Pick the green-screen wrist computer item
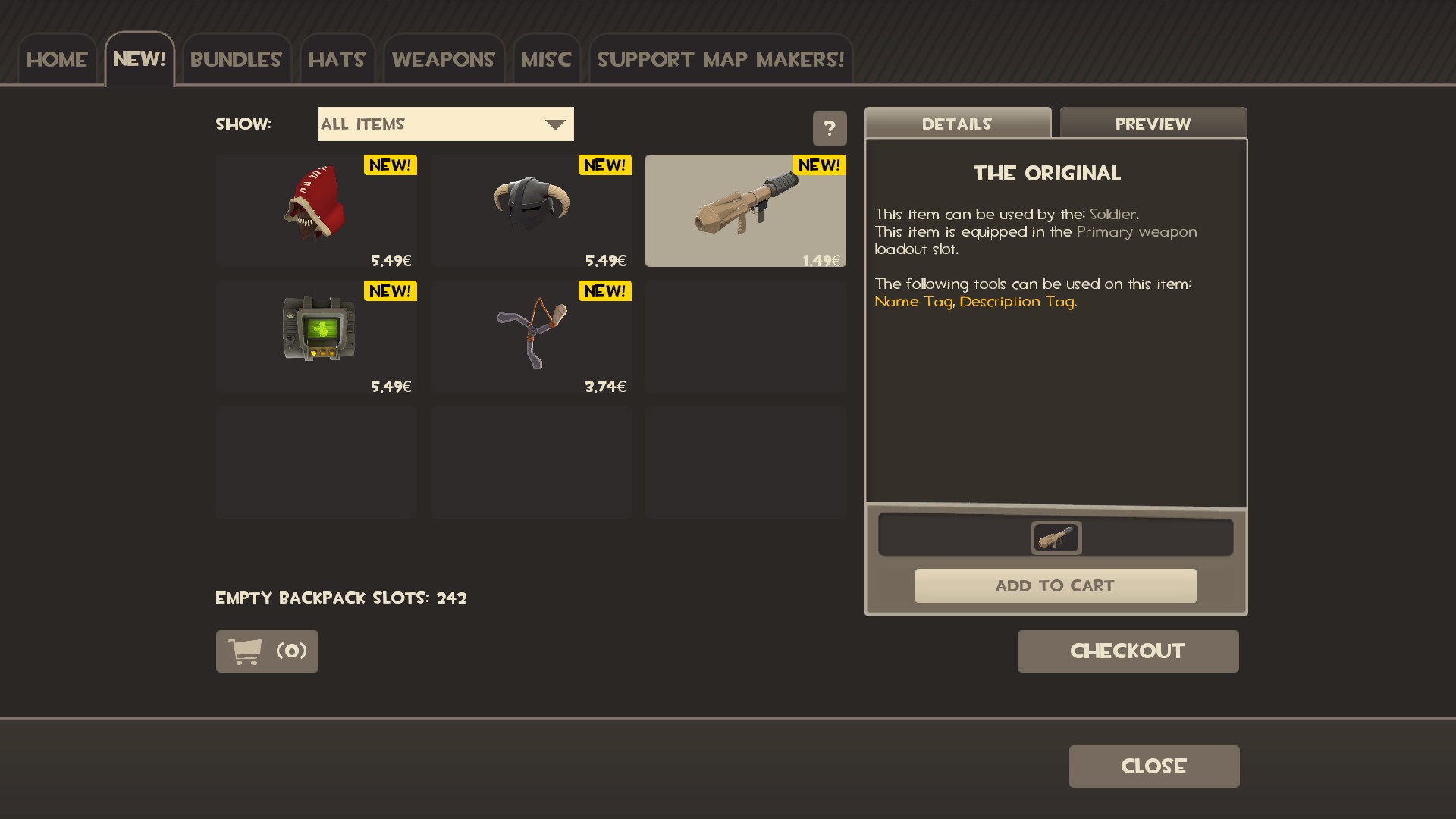Image resolution: width=1456 pixels, height=819 pixels. click(316, 336)
